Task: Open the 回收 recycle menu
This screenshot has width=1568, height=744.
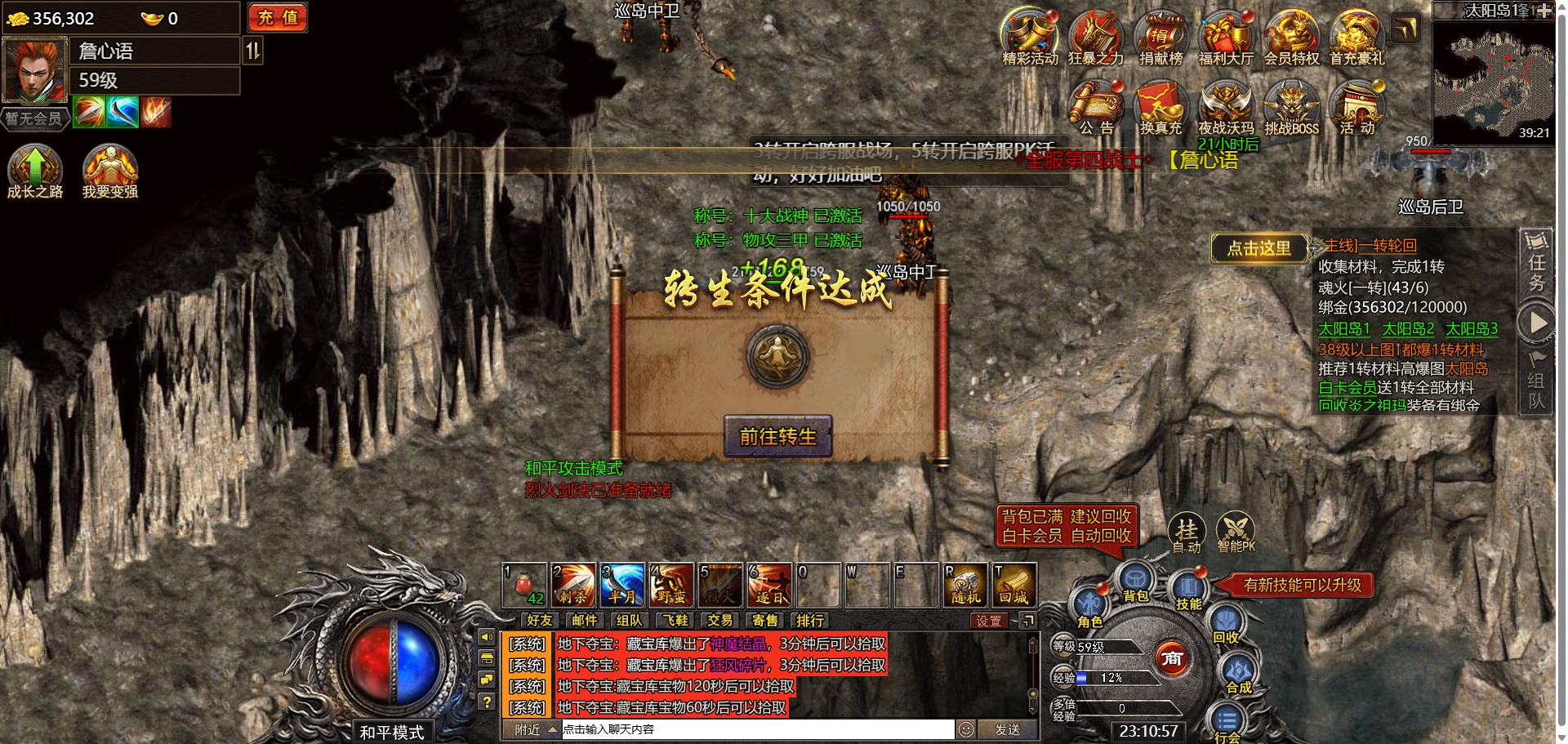Action: [x=1225, y=625]
